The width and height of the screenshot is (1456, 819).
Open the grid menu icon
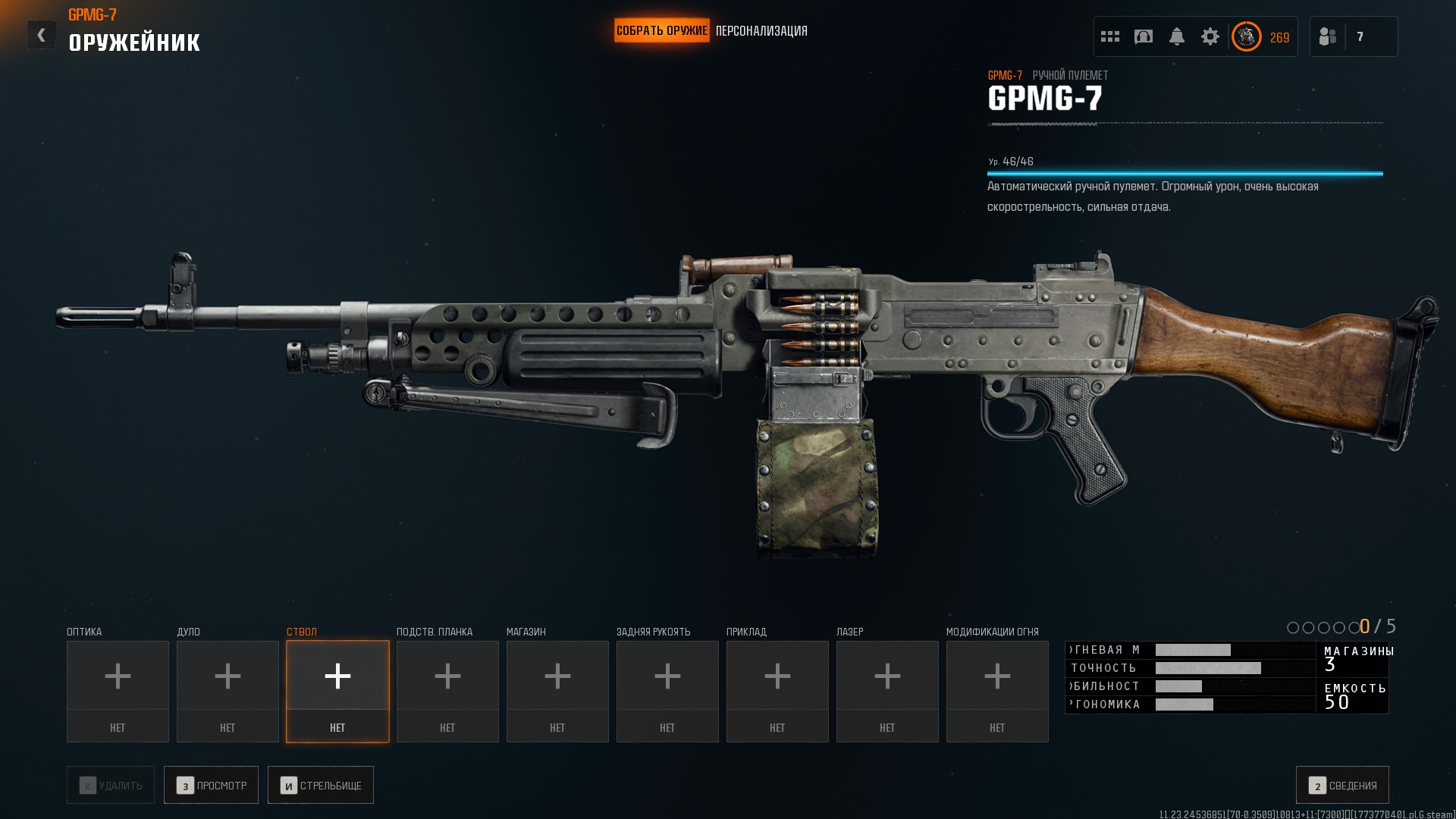pos(1110,36)
